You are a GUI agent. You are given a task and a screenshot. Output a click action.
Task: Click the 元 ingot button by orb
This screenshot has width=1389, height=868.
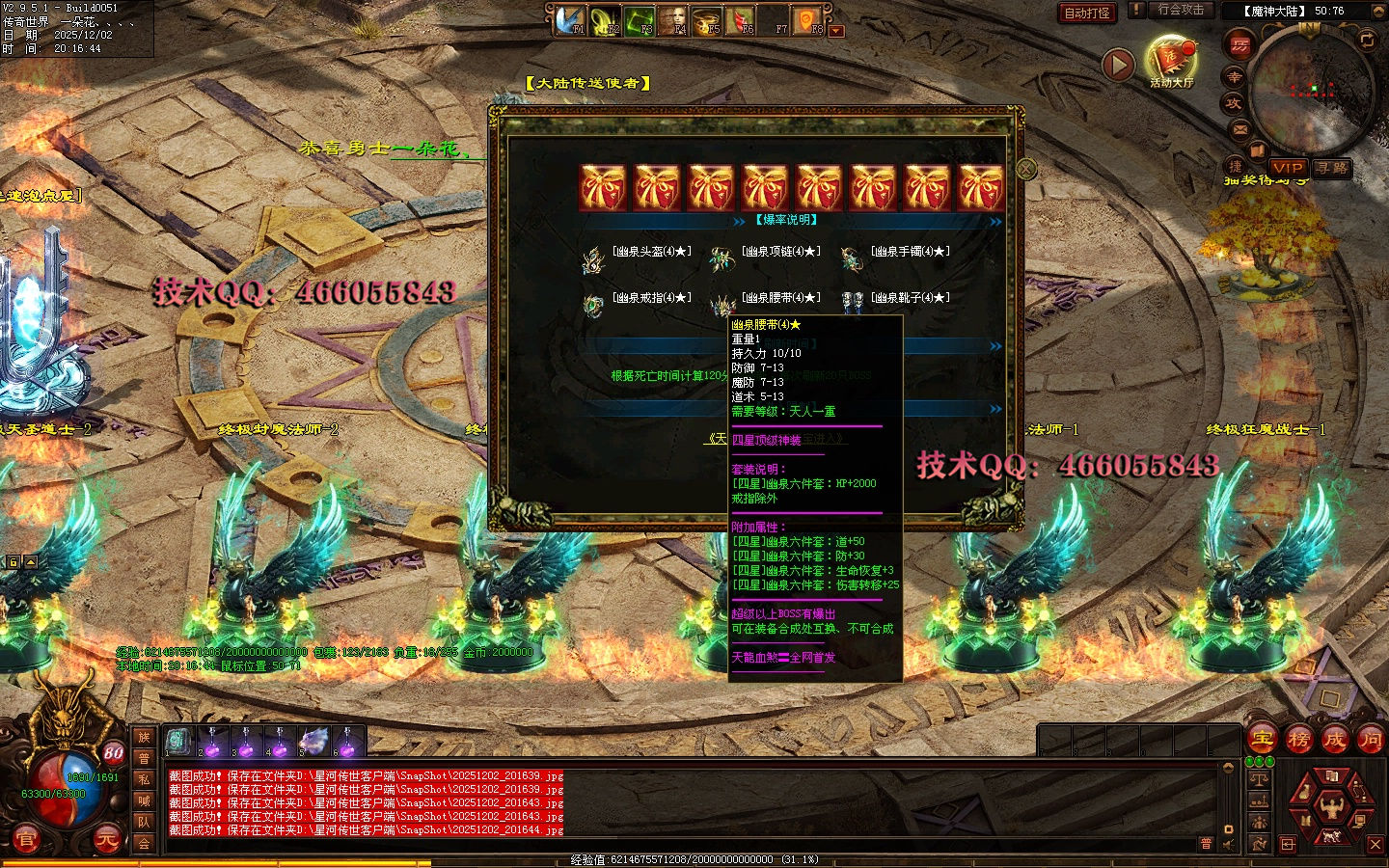107,840
